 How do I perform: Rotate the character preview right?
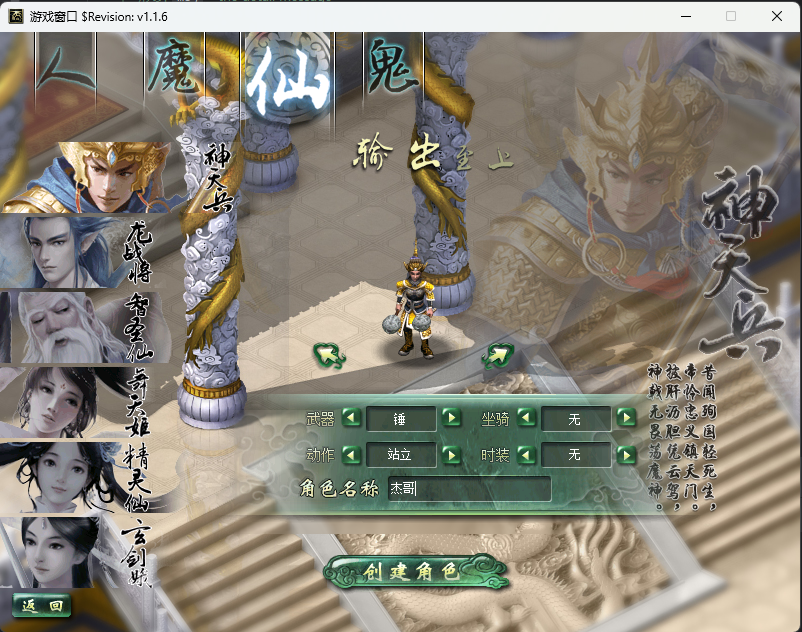pos(497,354)
